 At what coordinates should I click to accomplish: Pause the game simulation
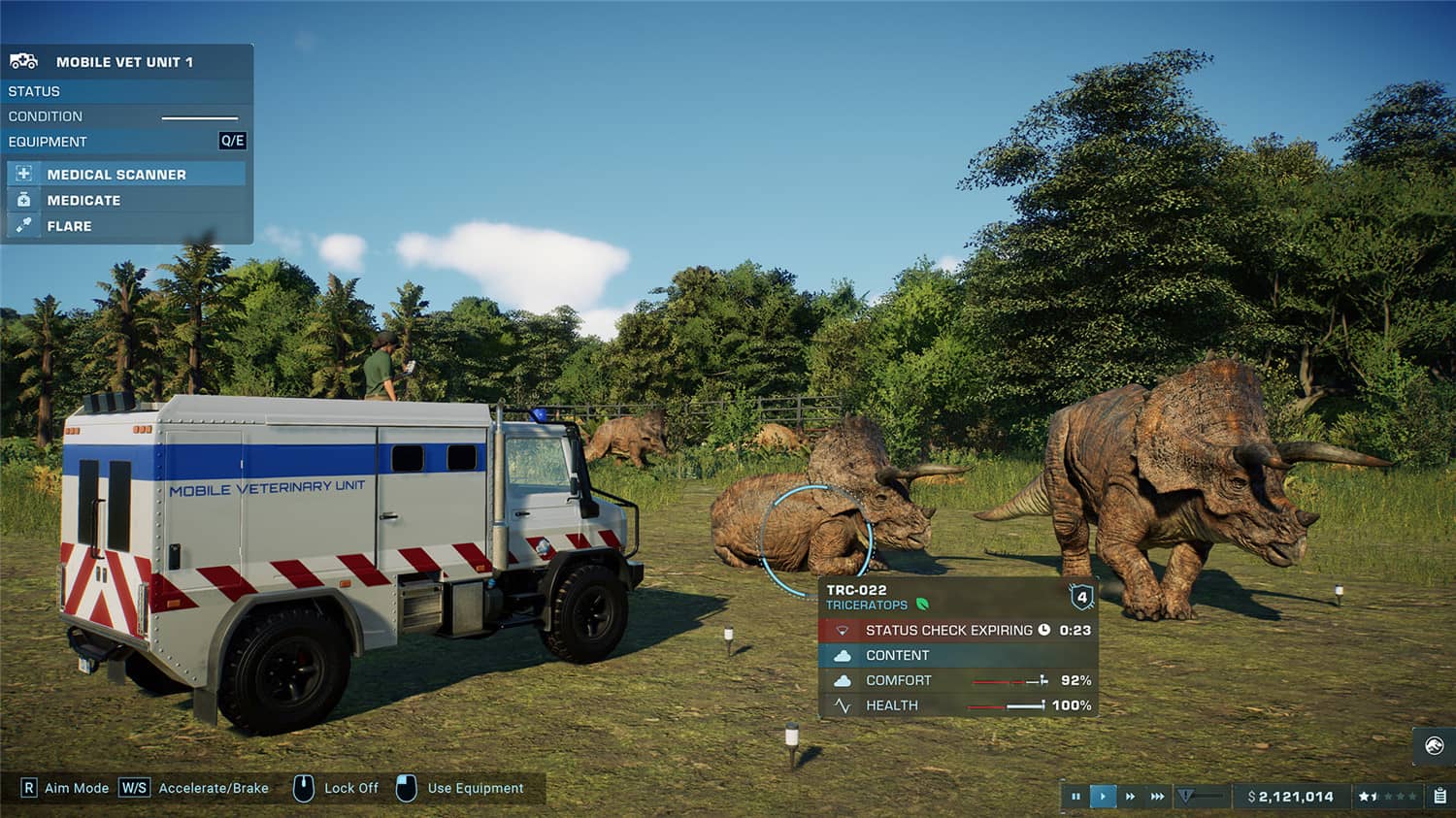tap(1076, 795)
